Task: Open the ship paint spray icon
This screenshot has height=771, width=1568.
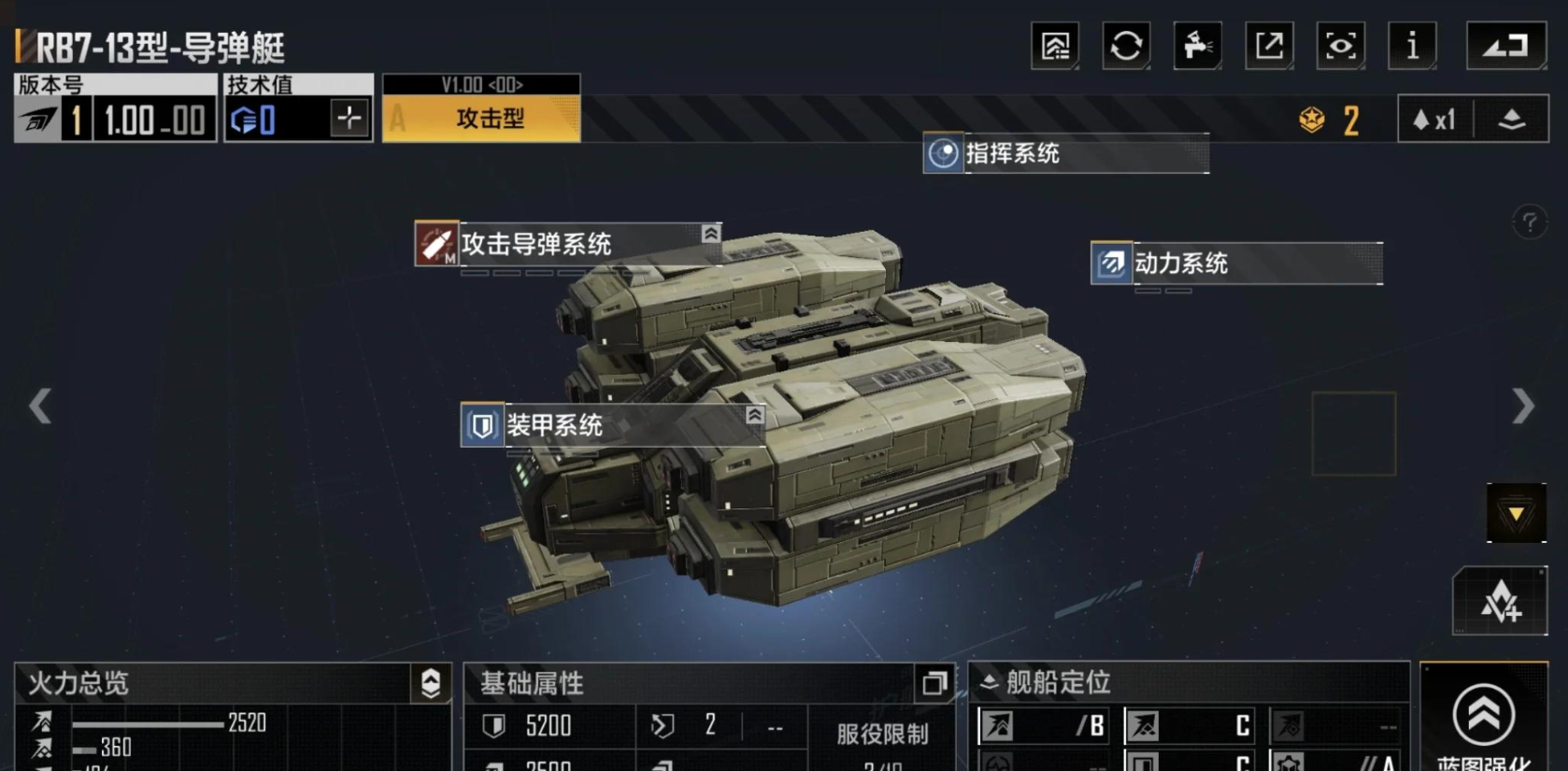Action: [x=1197, y=45]
